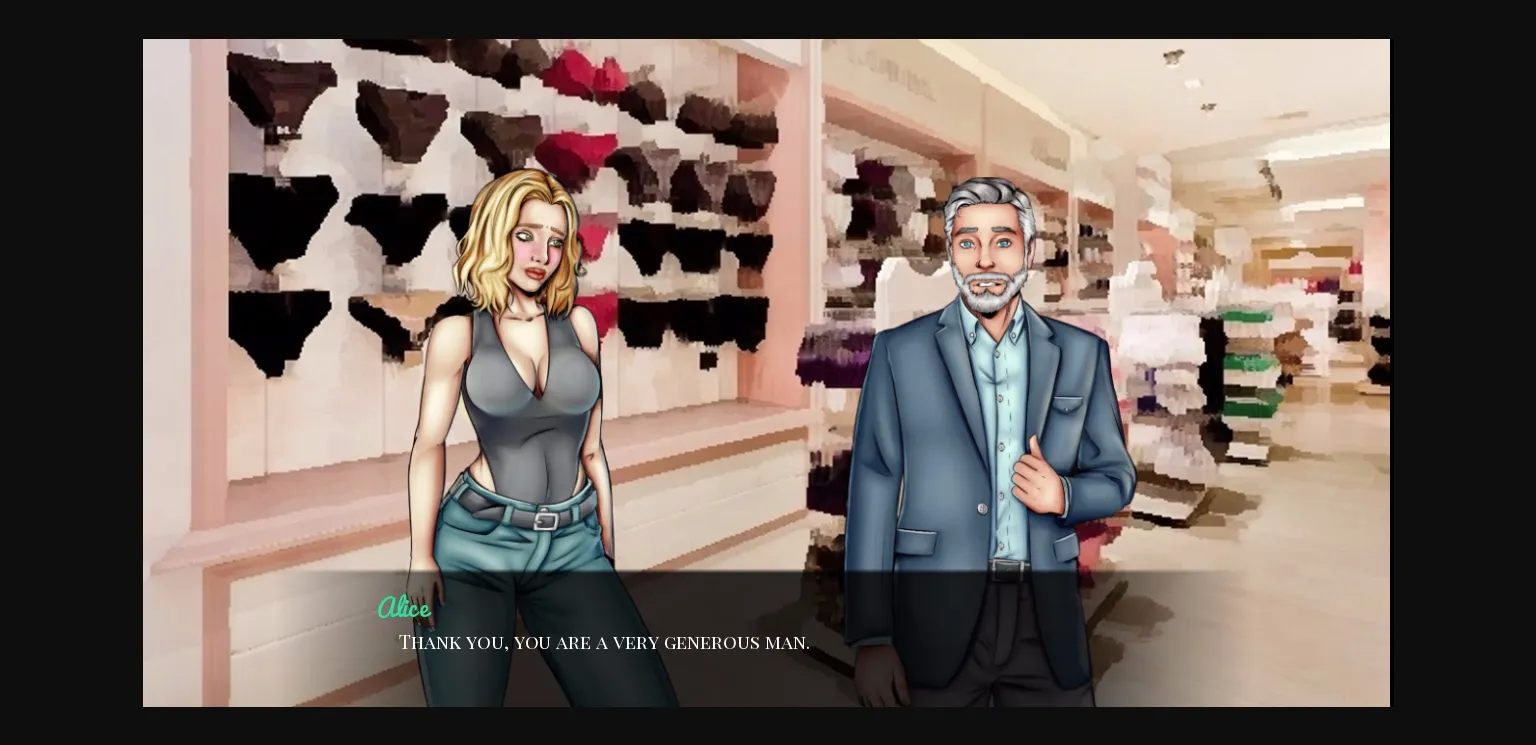Click the Alice name label

coord(404,608)
